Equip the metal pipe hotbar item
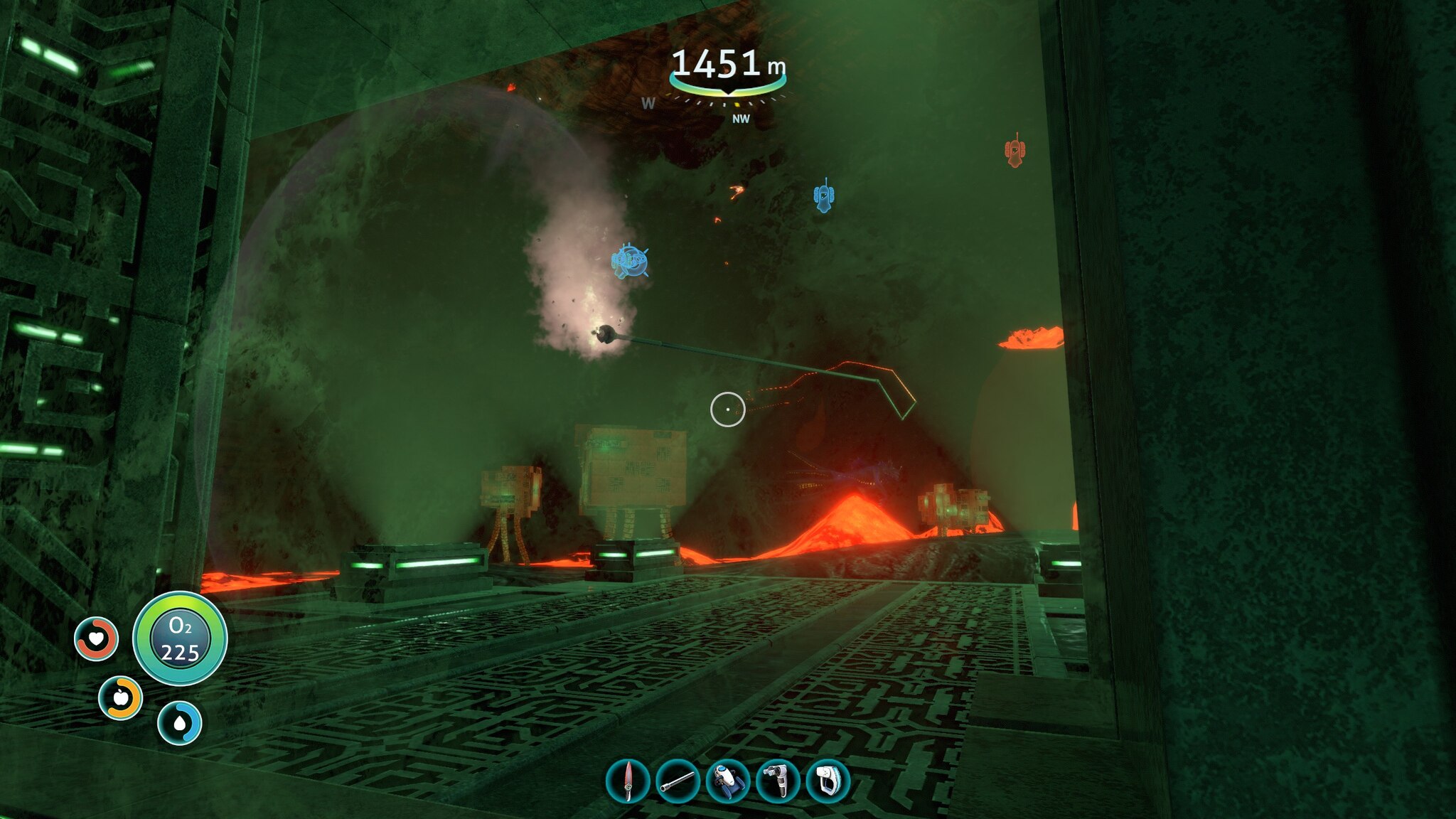Viewport: 1456px width, 819px height. (x=678, y=781)
